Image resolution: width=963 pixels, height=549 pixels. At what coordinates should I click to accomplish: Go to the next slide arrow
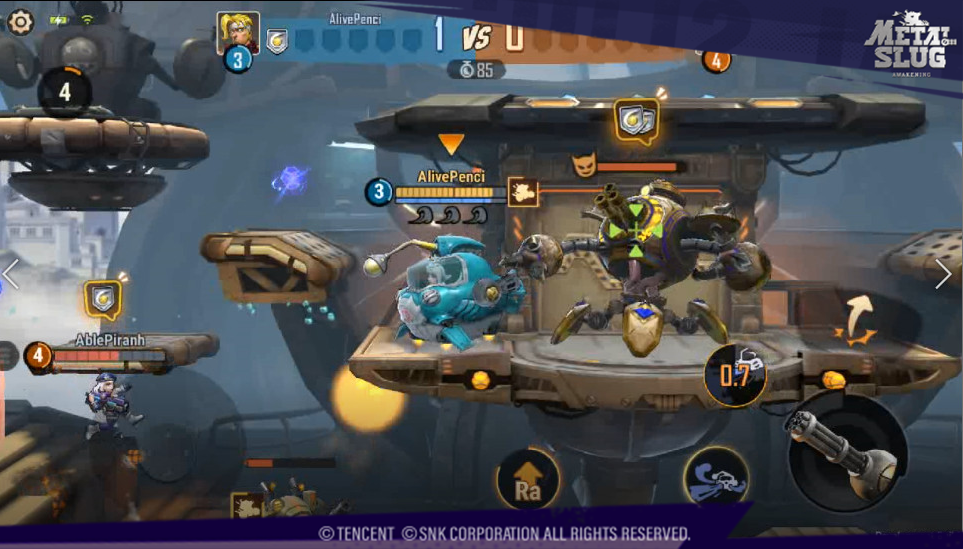coord(943,274)
